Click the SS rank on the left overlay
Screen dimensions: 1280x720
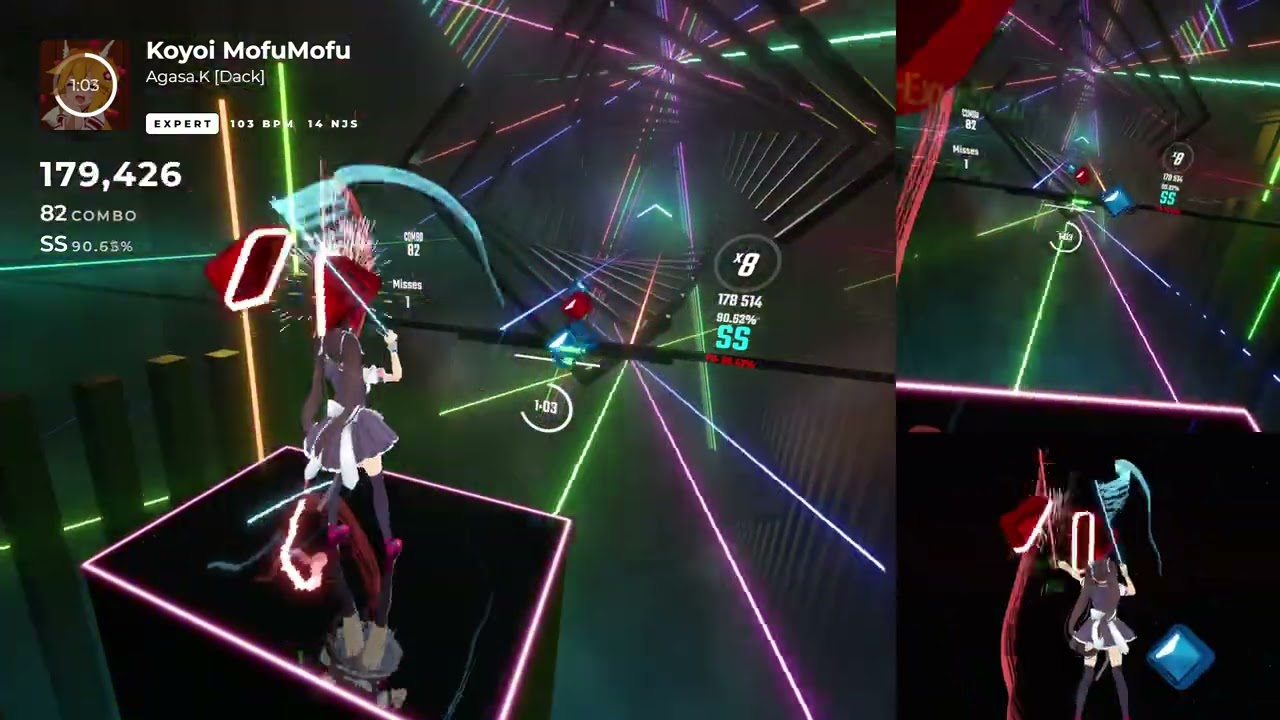(53, 244)
